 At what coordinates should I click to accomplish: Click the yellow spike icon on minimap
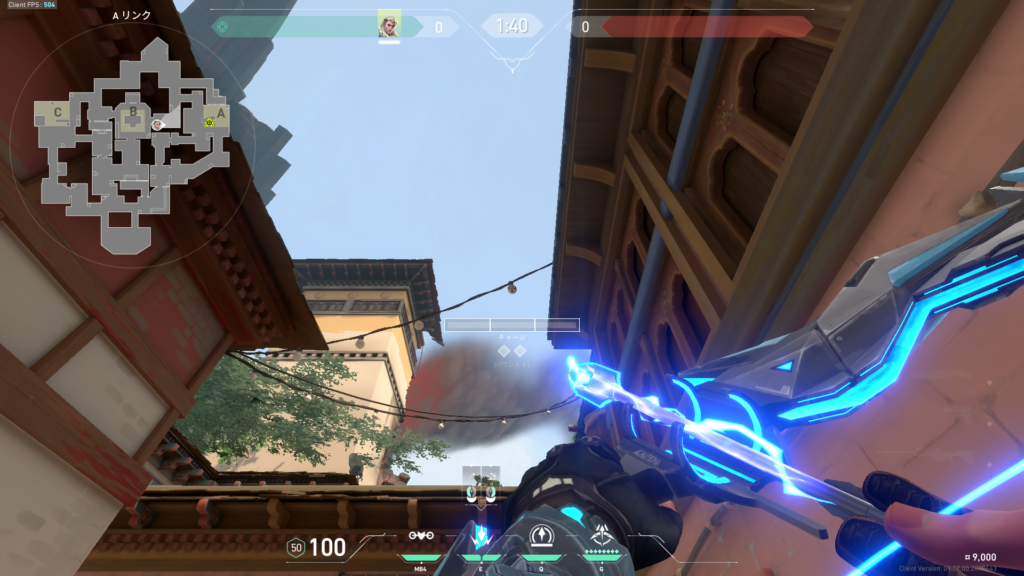209,122
